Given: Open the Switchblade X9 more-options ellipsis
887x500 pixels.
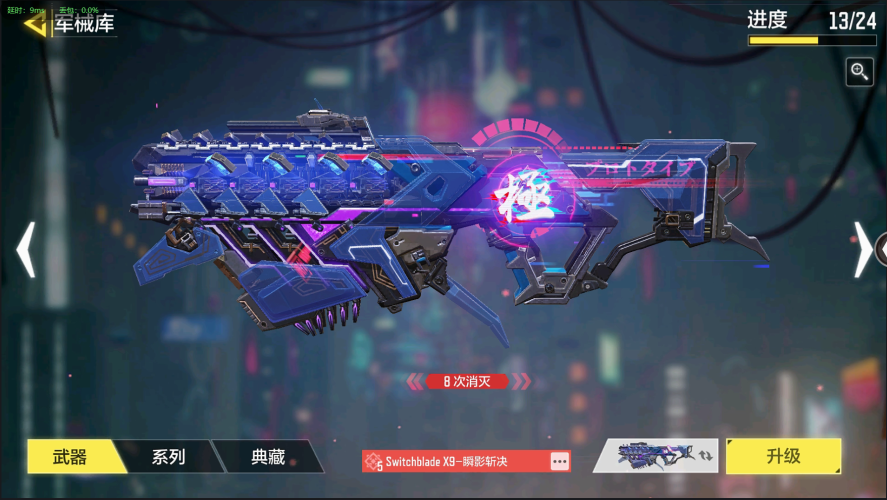Looking at the screenshot, I should click(x=559, y=461).
